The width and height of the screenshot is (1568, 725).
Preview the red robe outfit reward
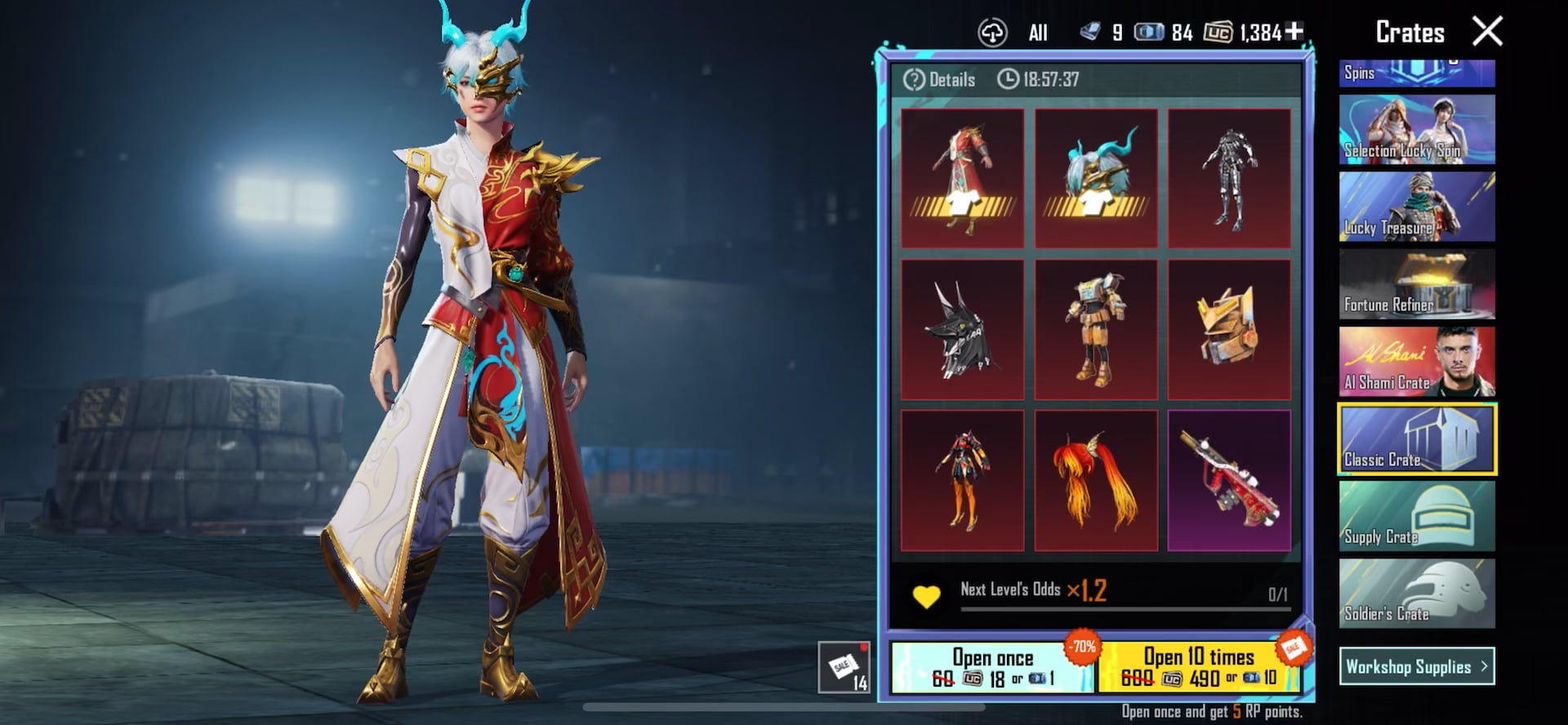pos(962,178)
